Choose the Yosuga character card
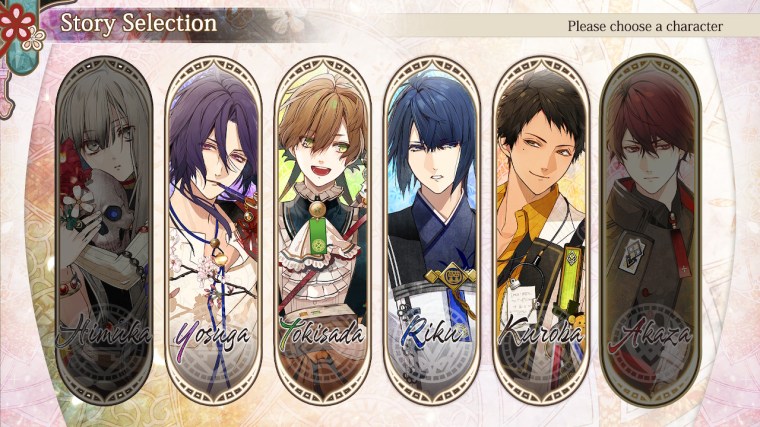The width and height of the screenshot is (760, 427). [213, 230]
